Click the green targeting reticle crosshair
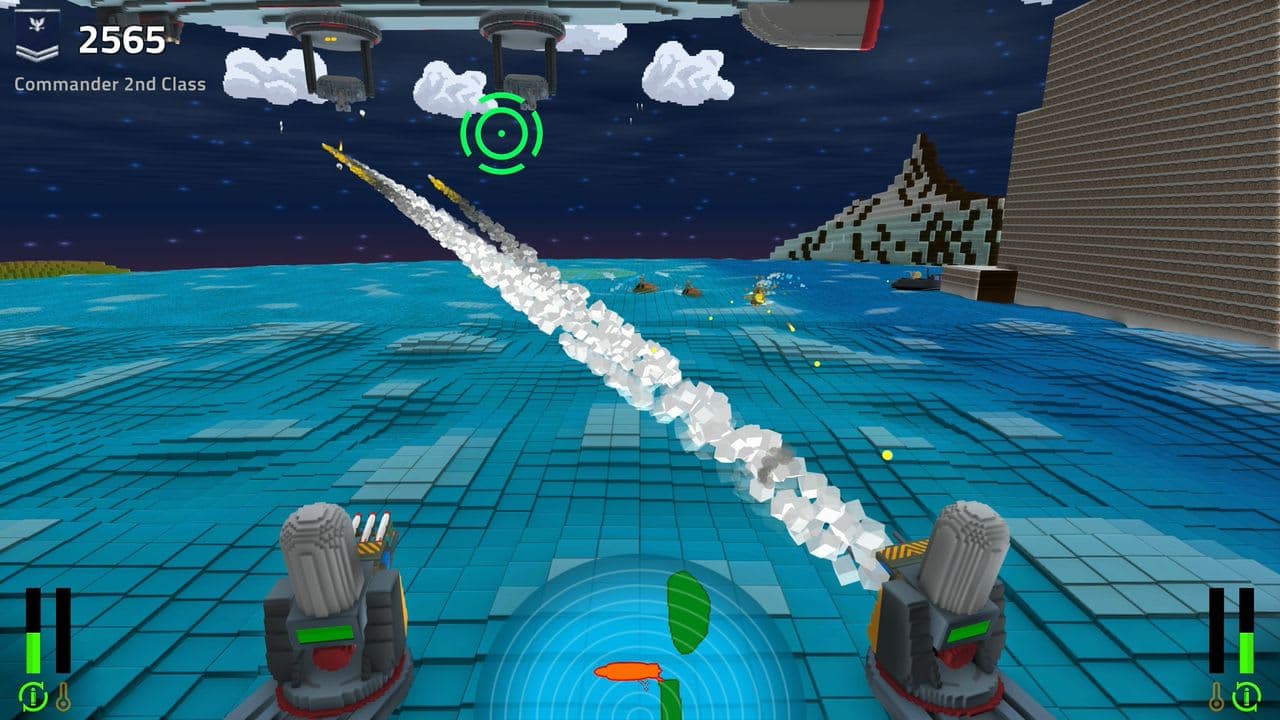 coord(499,131)
